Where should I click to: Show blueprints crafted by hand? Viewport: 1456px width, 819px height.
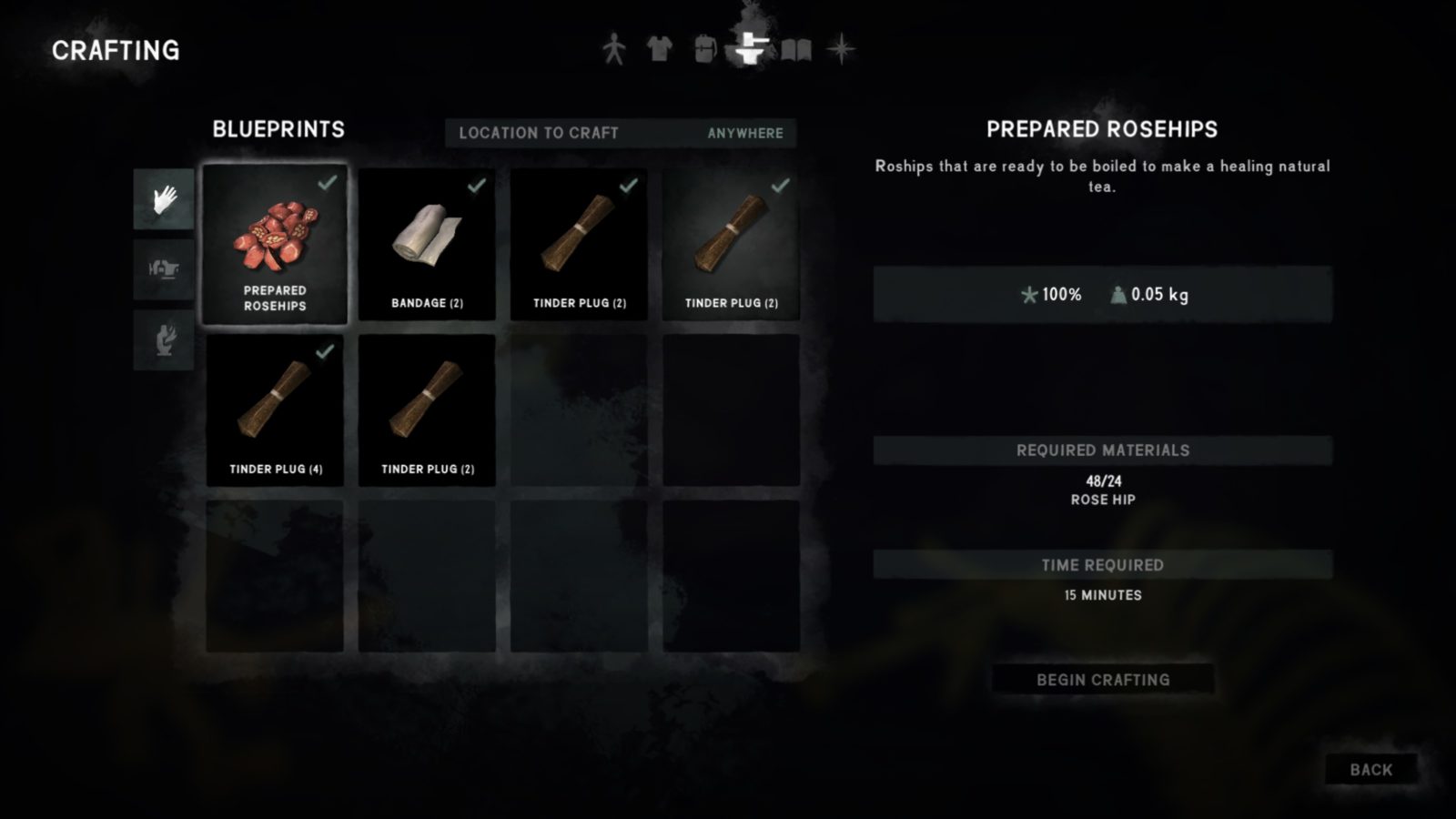point(164,198)
